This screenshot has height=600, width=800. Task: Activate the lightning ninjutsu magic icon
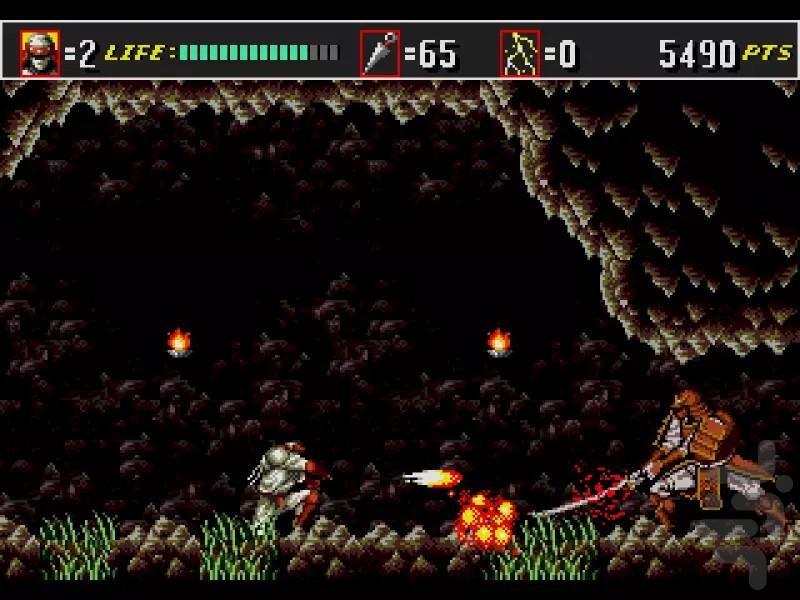[520, 54]
